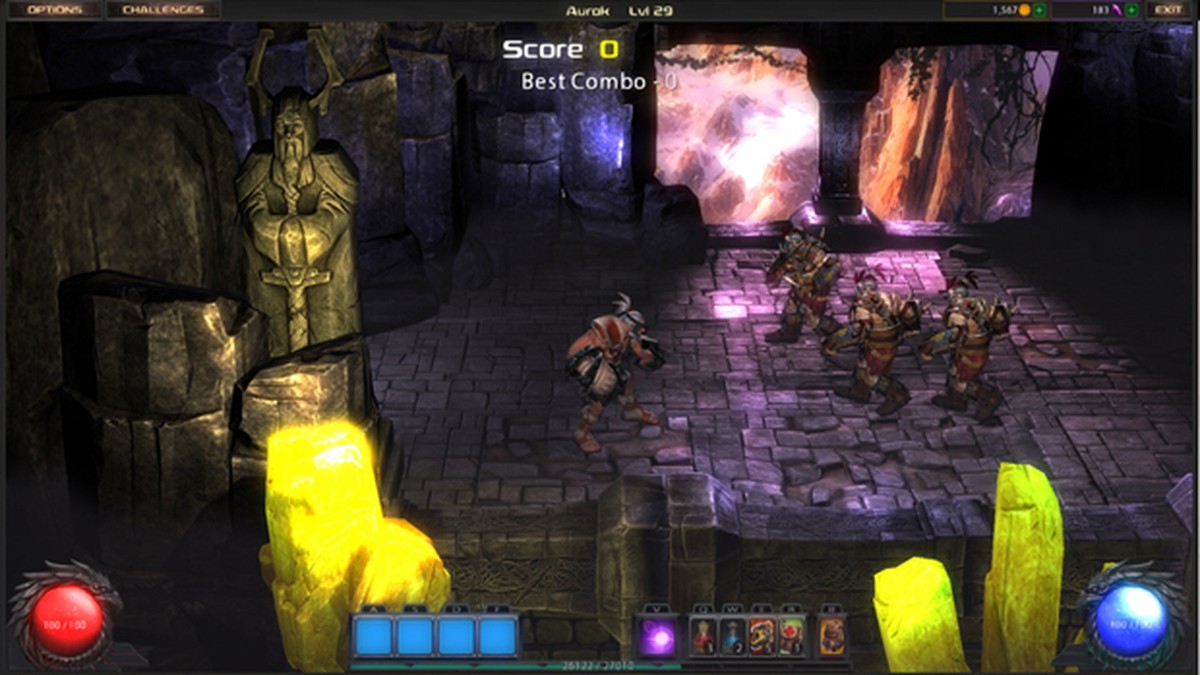Click the Exit button

click(x=1168, y=10)
